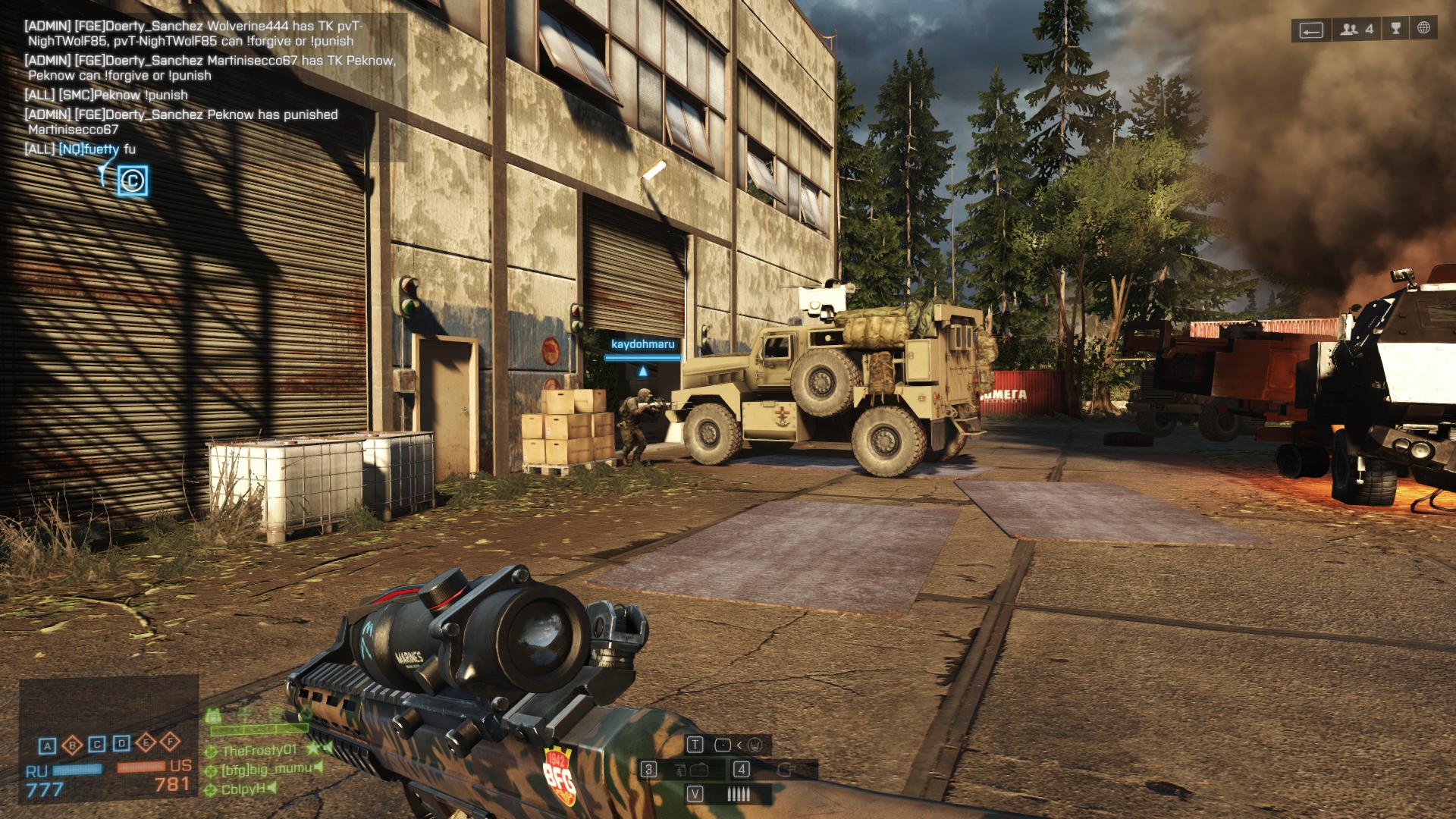
Task: Click the back arrow button
Action: pos(1312,30)
